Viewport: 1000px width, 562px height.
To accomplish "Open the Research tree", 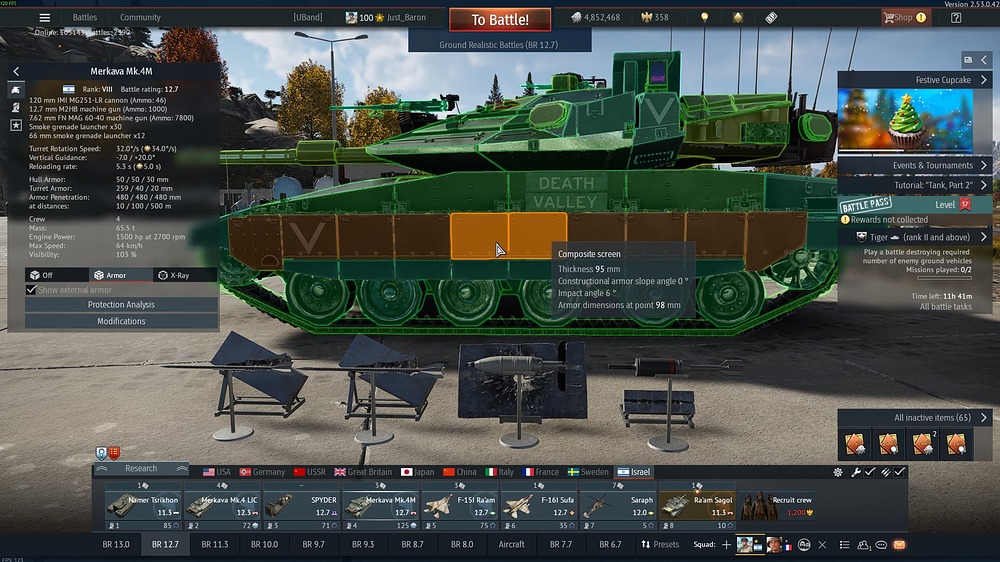I will [x=141, y=468].
